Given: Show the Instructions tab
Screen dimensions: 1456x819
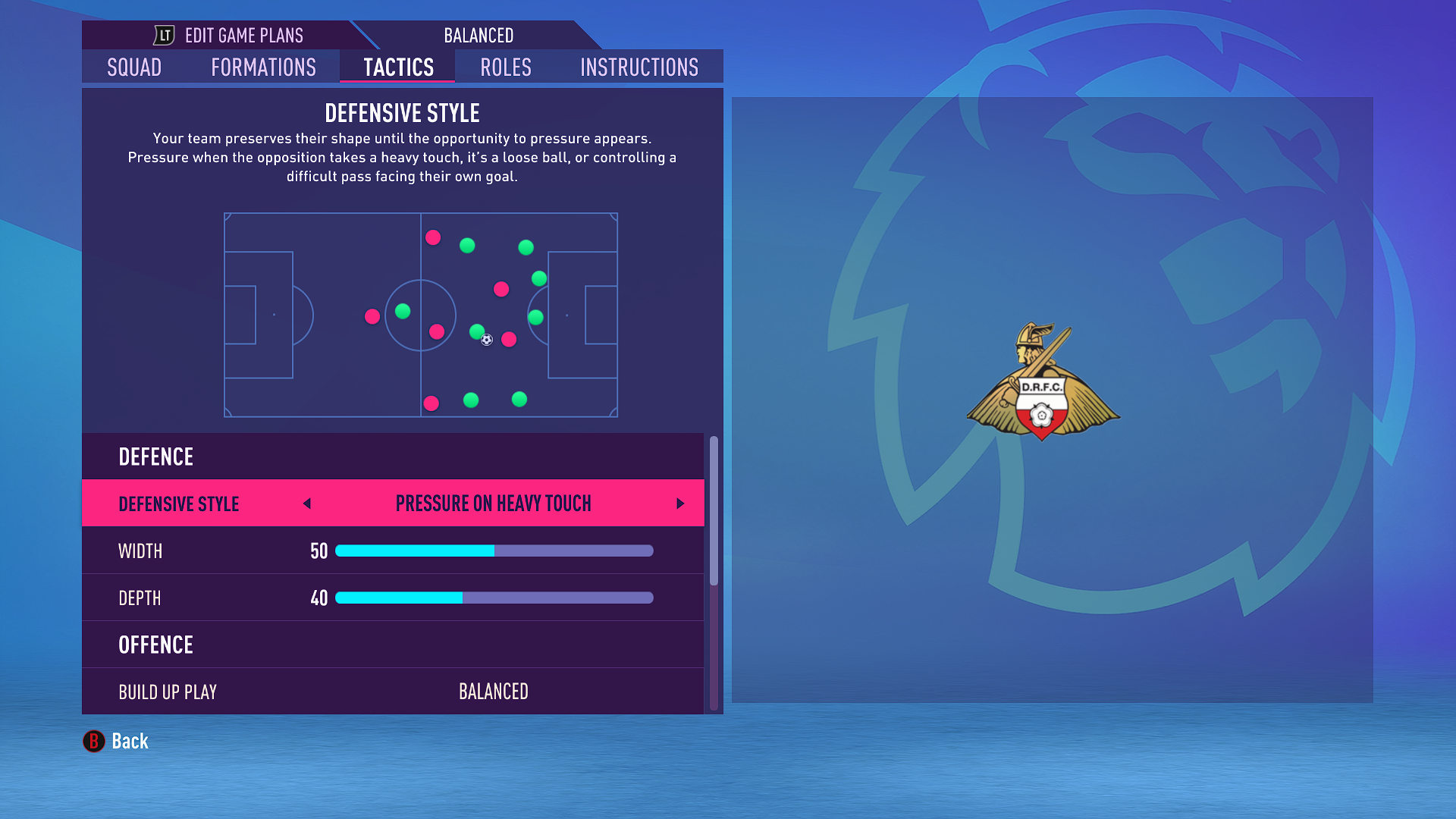Looking at the screenshot, I should point(639,67).
